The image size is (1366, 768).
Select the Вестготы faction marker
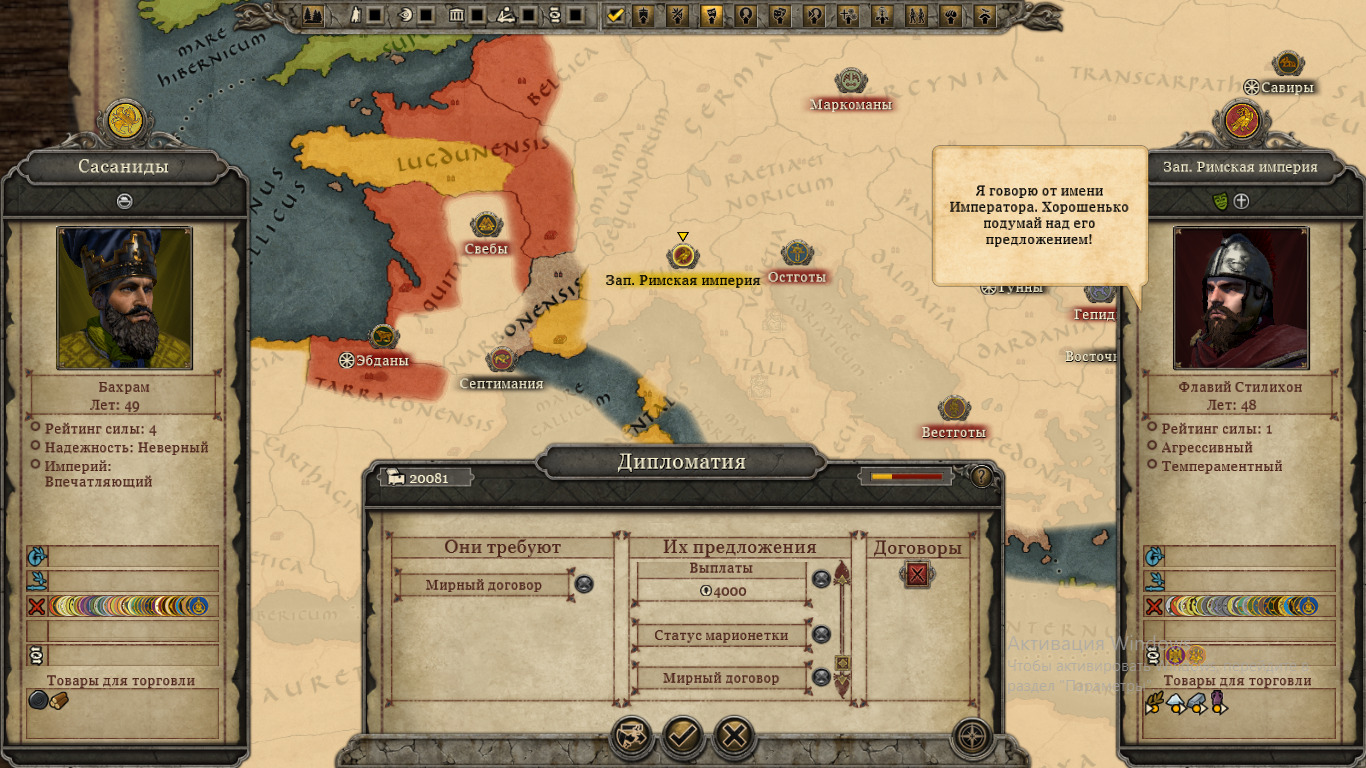pos(954,410)
